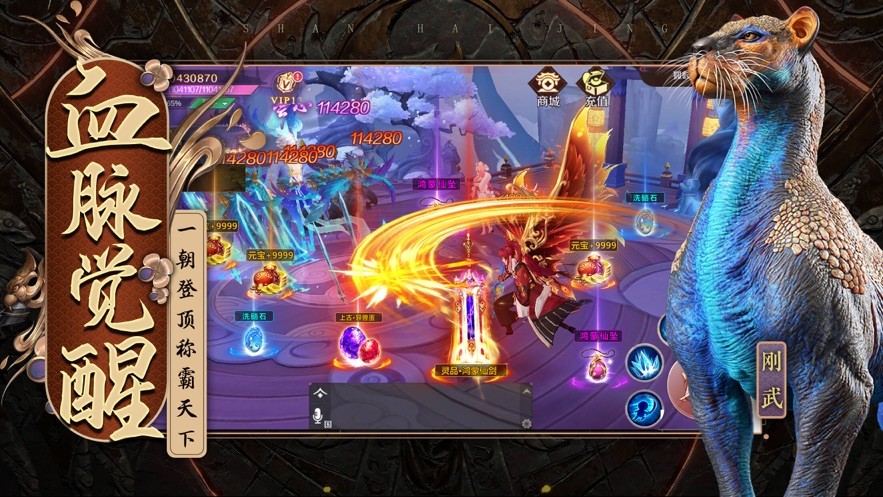
Task: Click the chat message panel
Action: [x=420, y=407]
